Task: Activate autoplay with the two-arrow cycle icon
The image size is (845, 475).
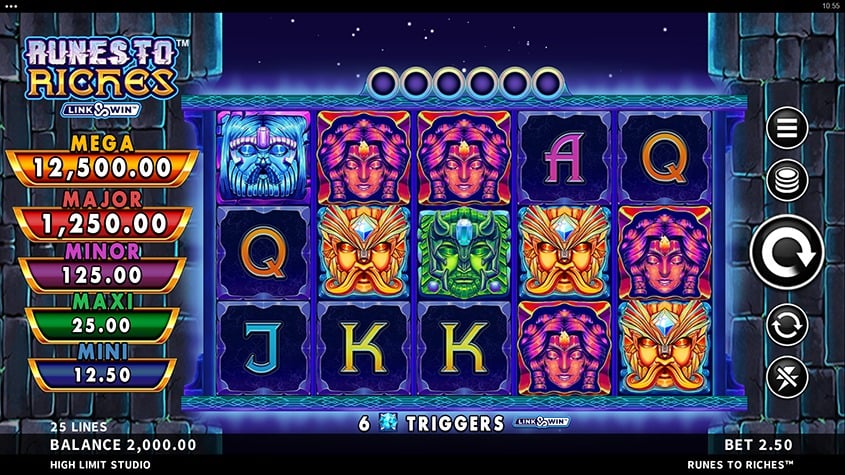Action: click(x=787, y=325)
